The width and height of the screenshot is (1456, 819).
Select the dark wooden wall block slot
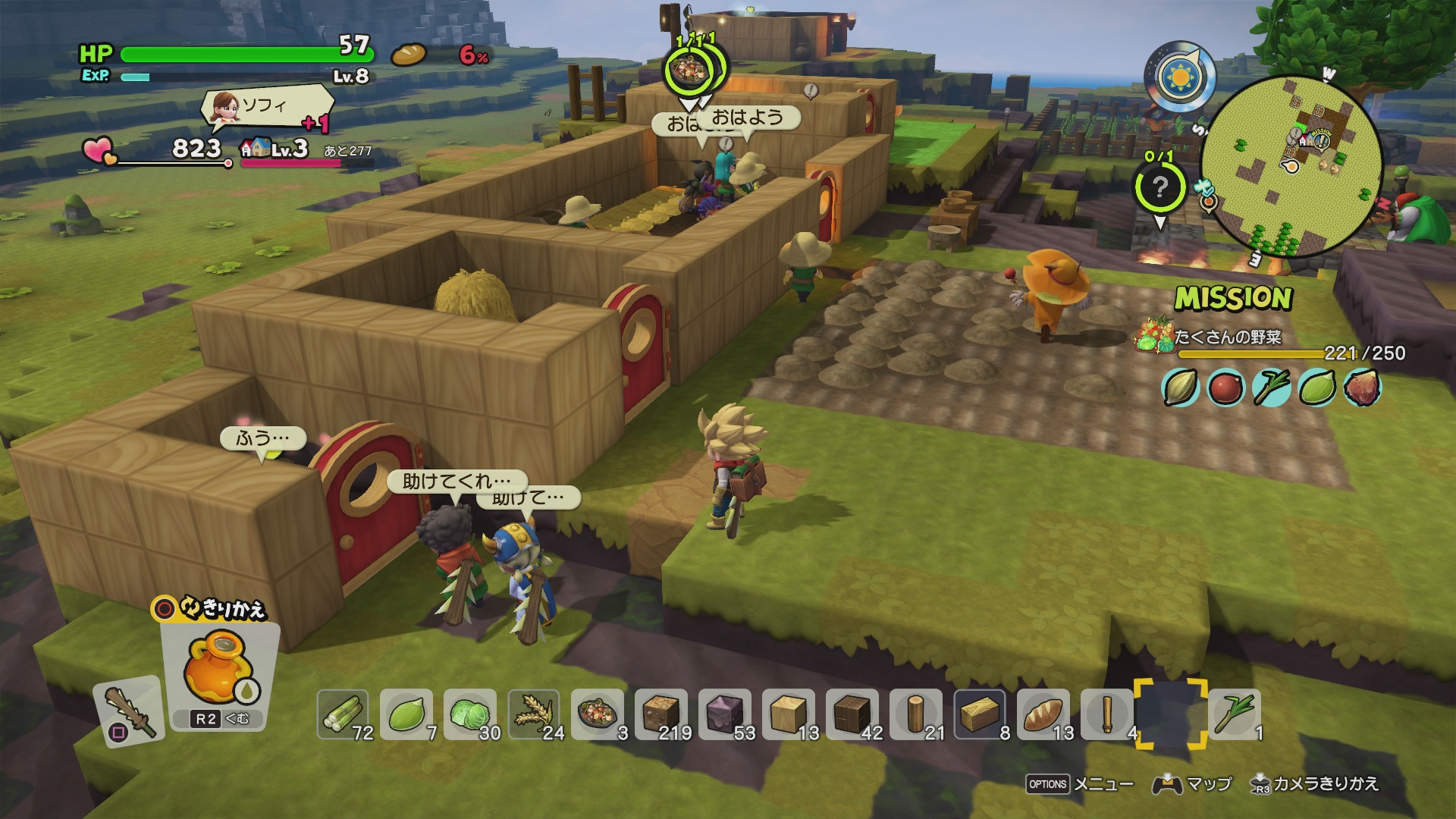click(852, 714)
